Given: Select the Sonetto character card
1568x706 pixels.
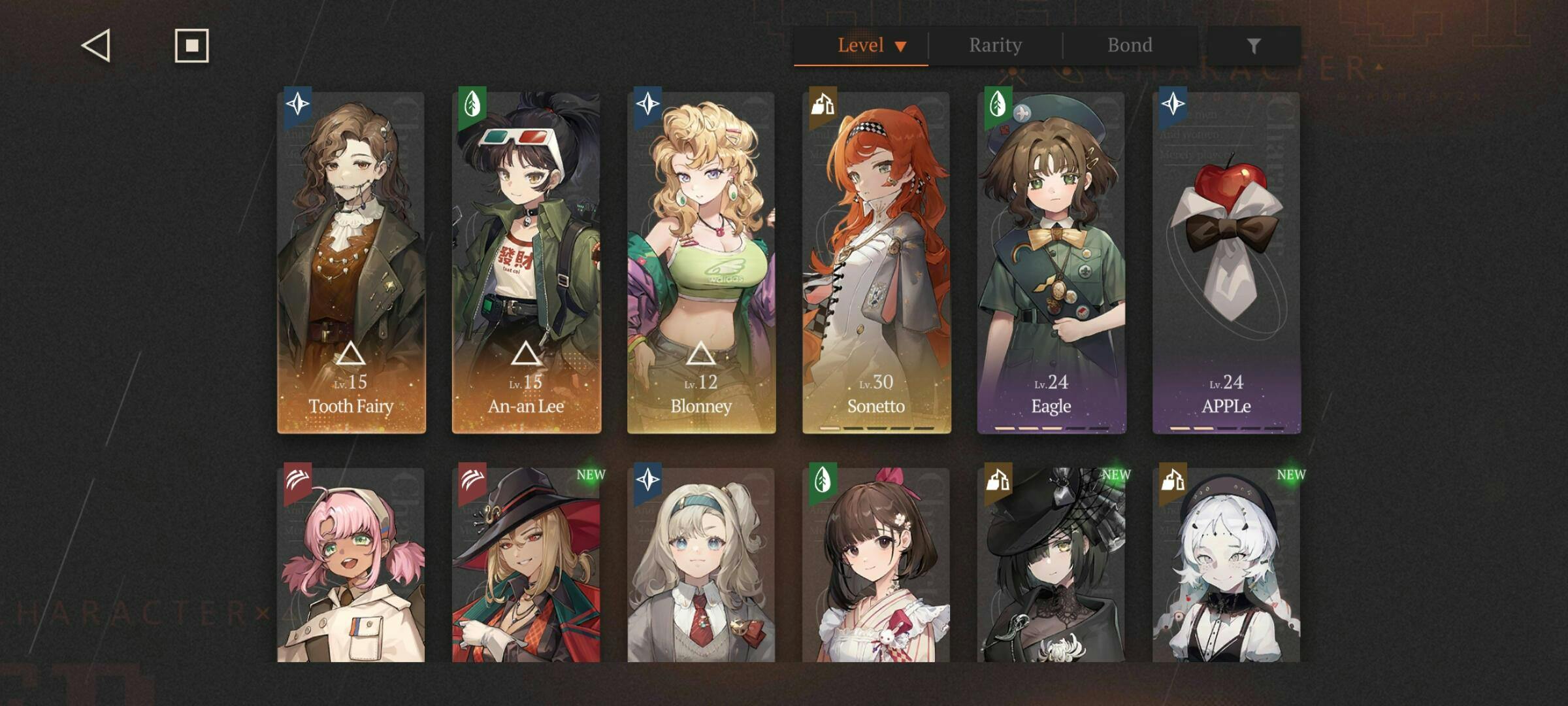Looking at the screenshot, I should click(876, 263).
